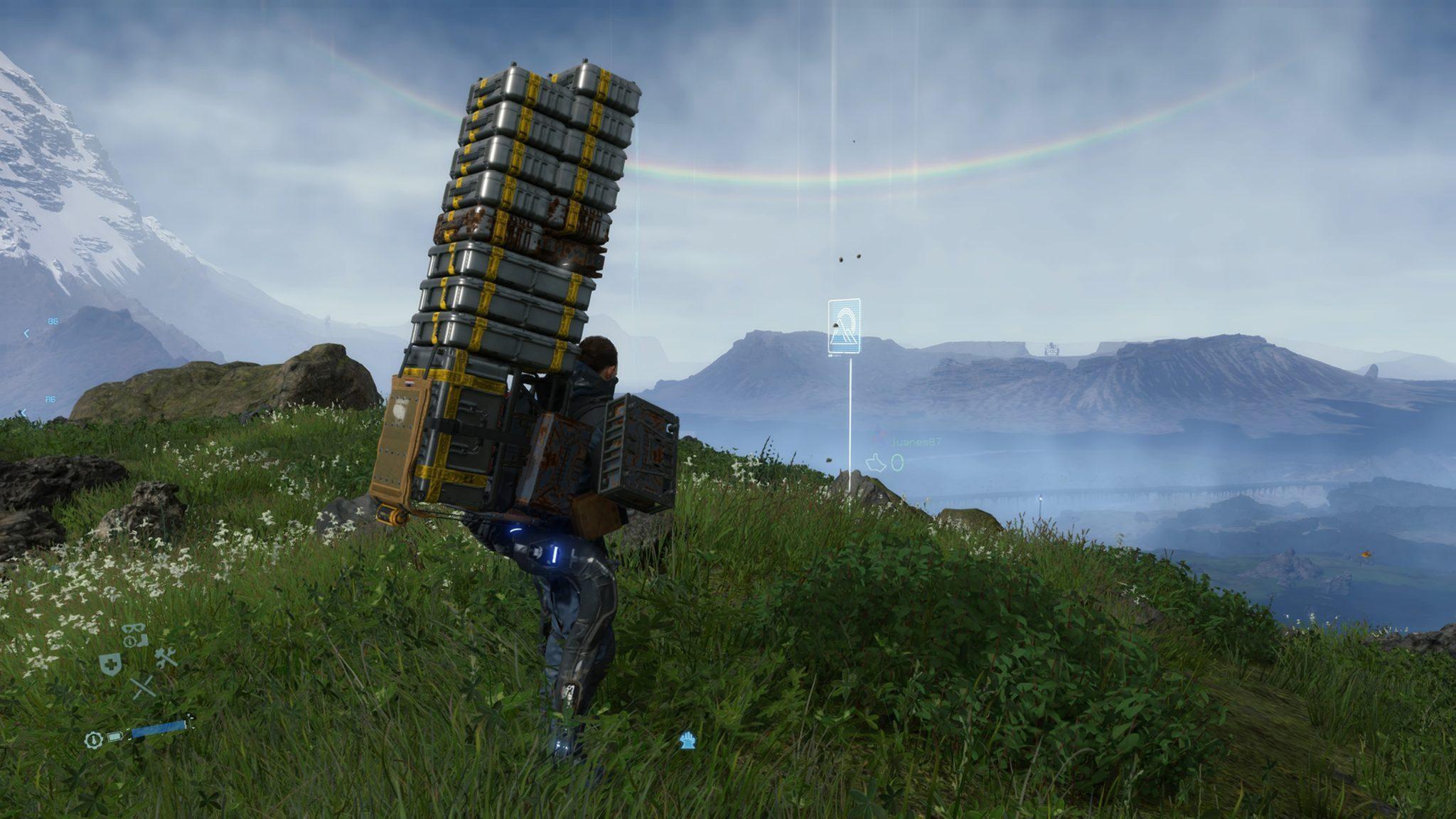Select the goggles equipment icon

134,629
